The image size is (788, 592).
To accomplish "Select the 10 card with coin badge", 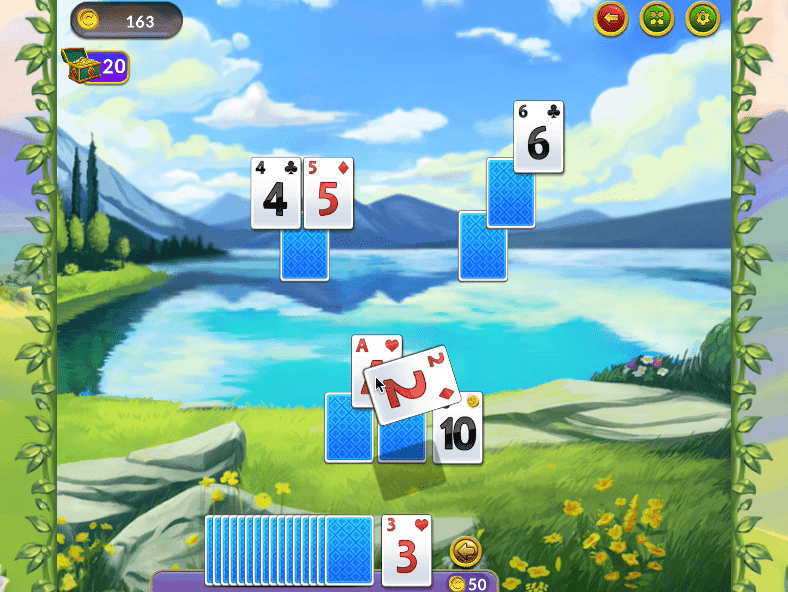I will coord(460,430).
